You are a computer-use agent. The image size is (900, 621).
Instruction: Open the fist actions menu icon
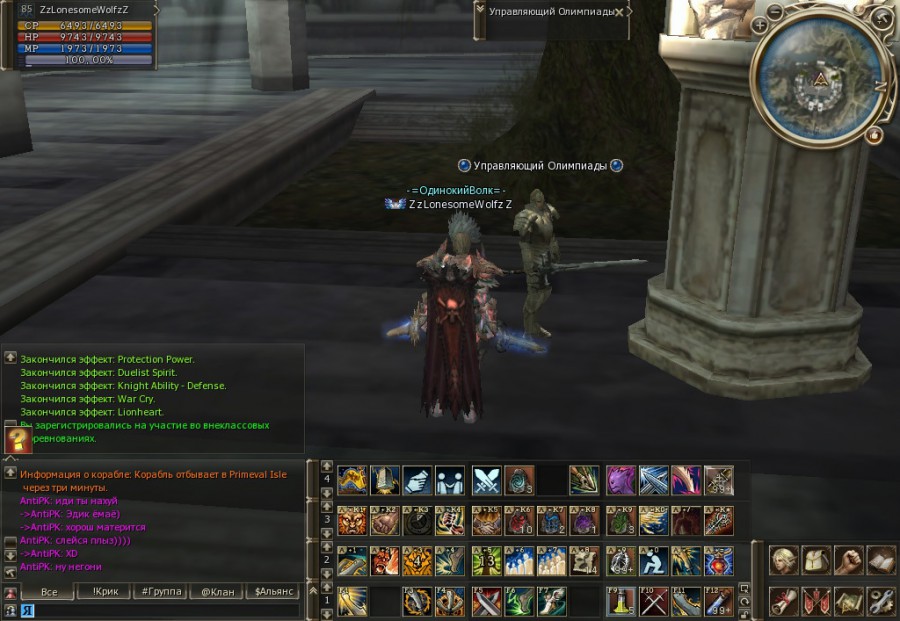849,560
